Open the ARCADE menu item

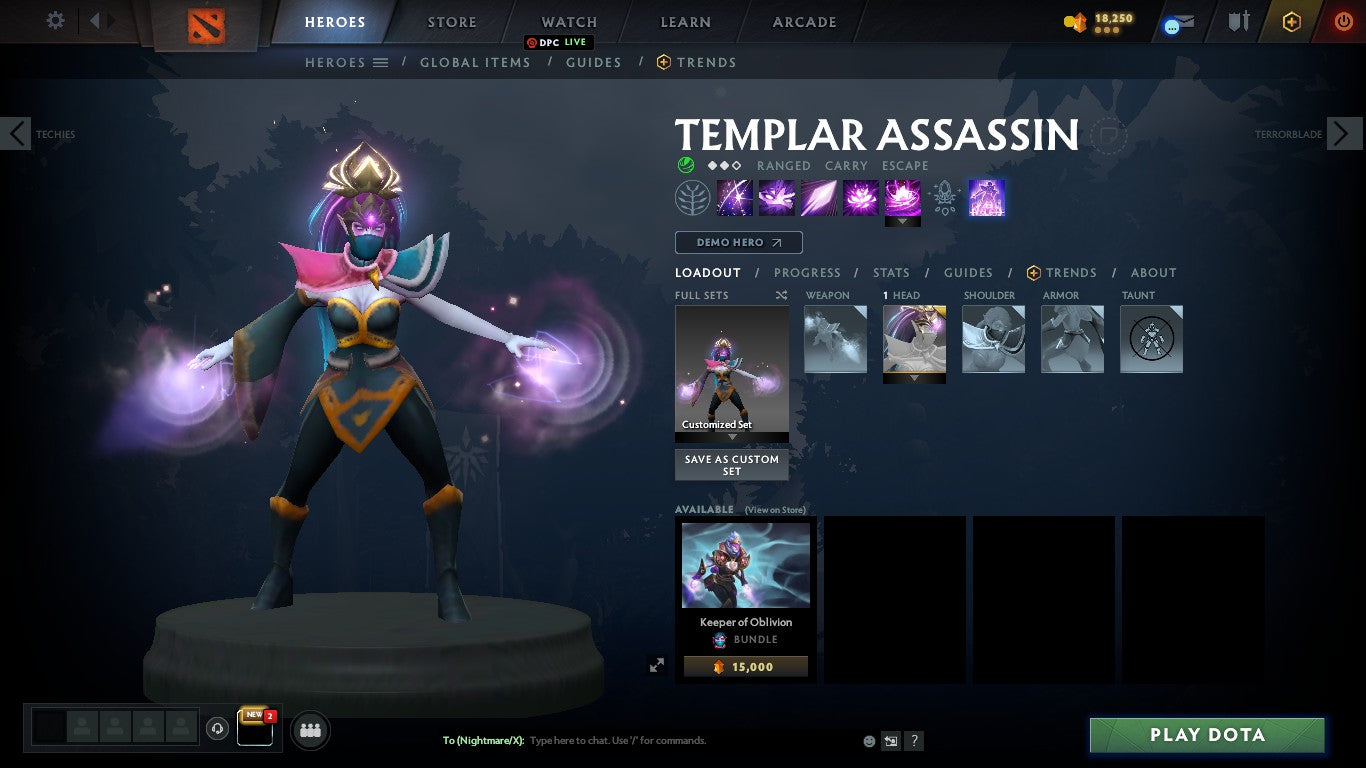(x=803, y=21)
